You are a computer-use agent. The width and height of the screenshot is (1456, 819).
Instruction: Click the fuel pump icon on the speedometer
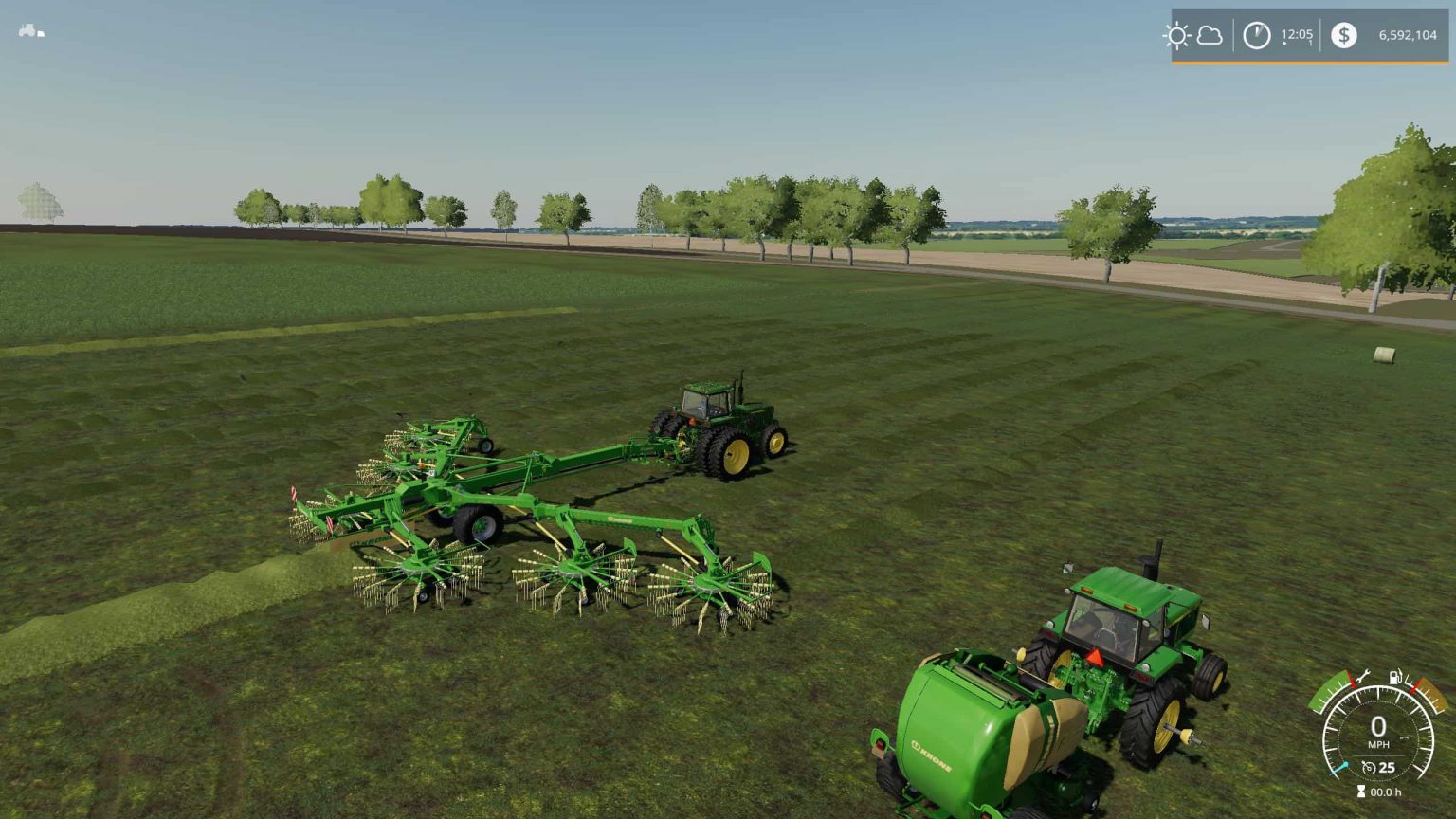click(x=1394, y=677)
